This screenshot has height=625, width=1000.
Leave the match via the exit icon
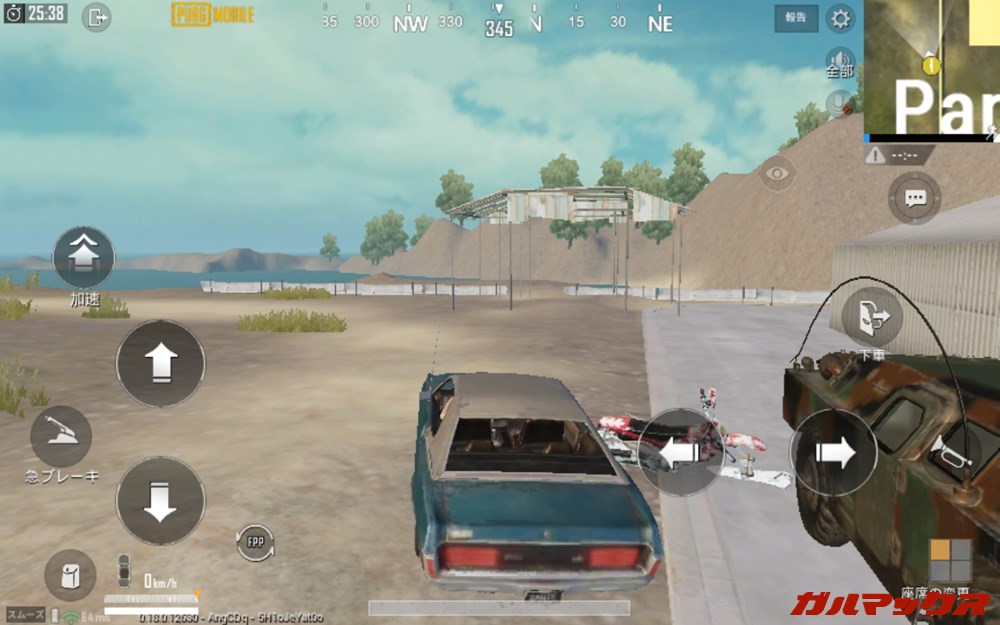point(96,16)
